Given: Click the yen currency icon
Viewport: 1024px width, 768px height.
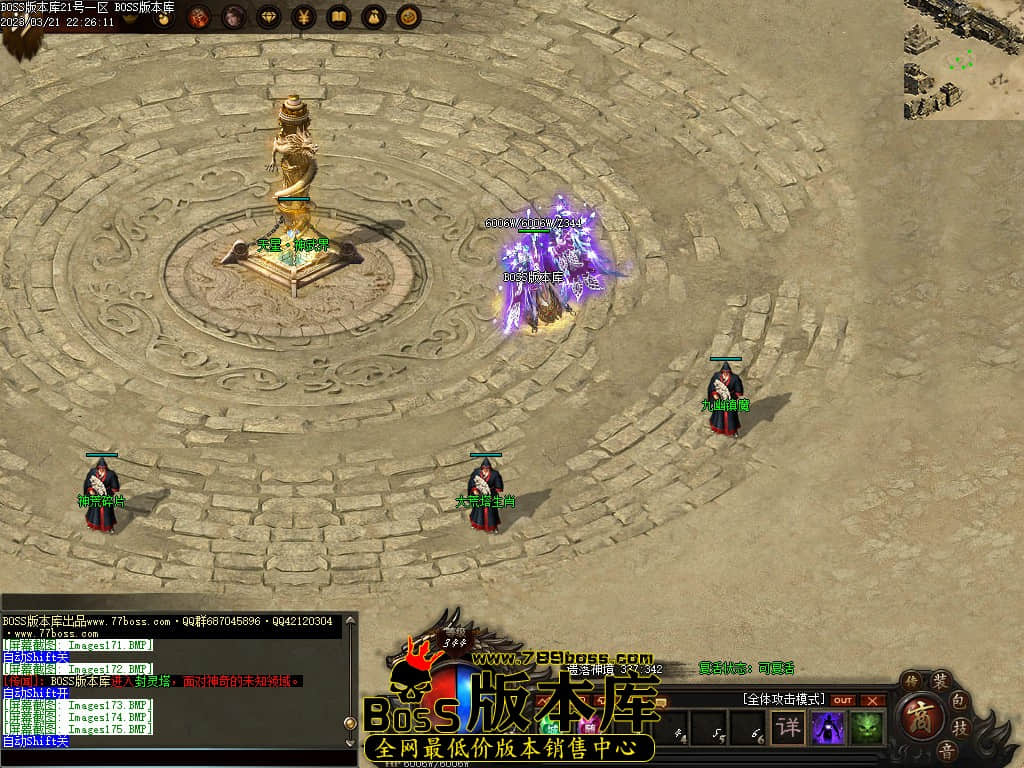Looking at the screenshot, I should pyautogui.click(x=304, y=17).
